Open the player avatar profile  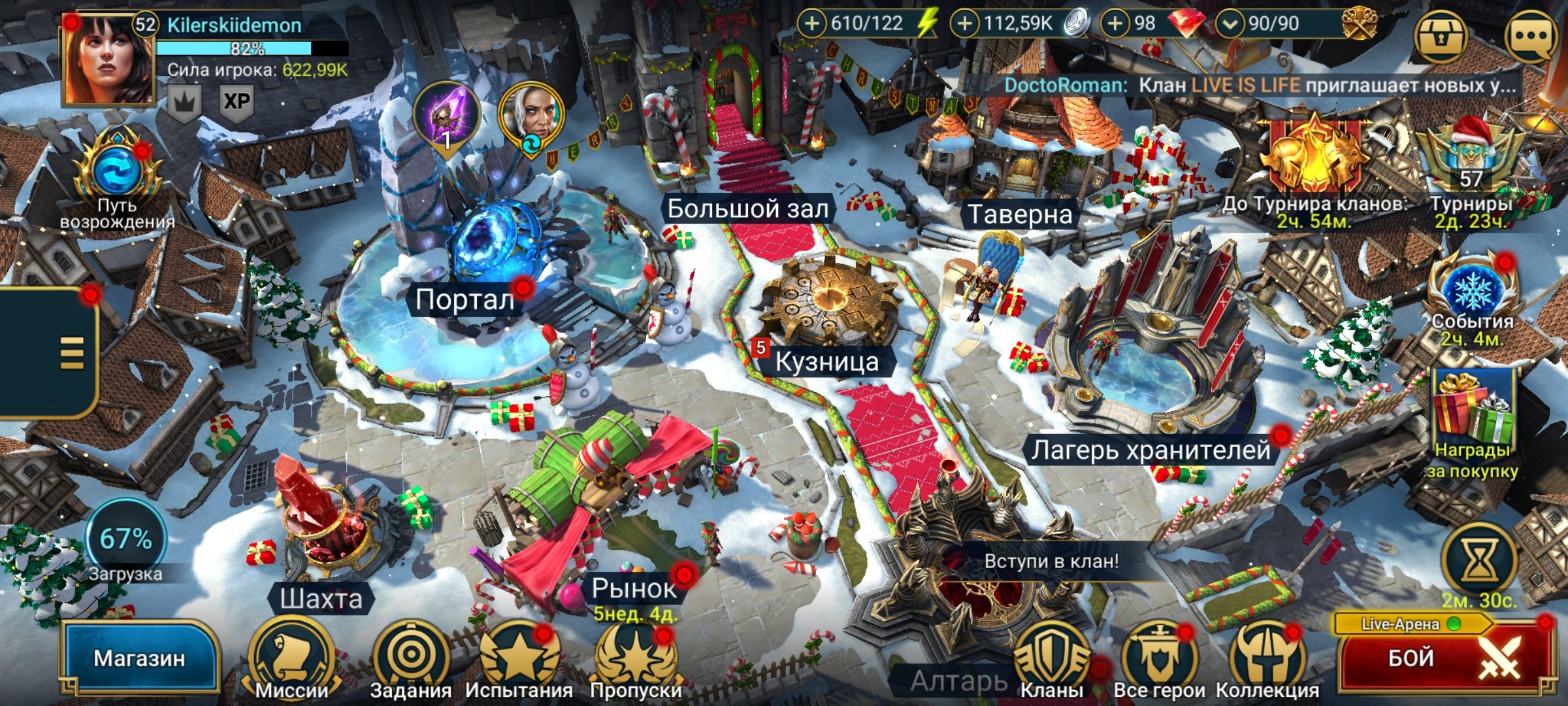[108, 60]
